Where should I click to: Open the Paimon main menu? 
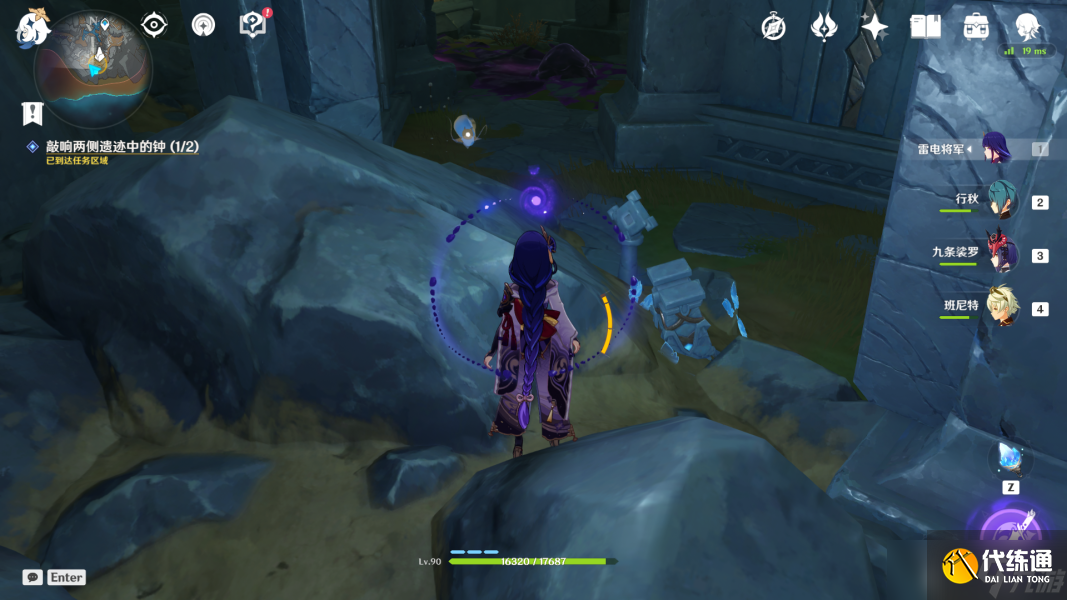click(33, 25)
